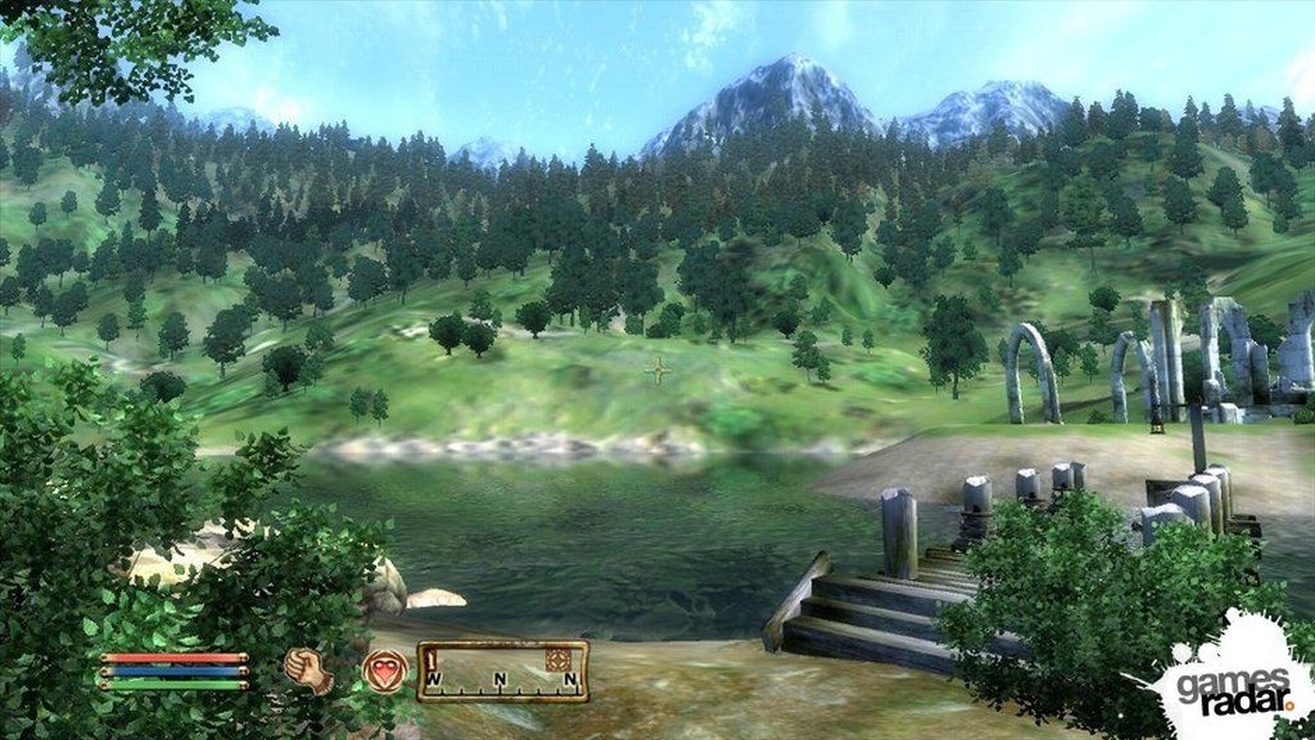Click the square location marker on the compass
Screen dimensions: 1315x740
[x=558, y=660]
